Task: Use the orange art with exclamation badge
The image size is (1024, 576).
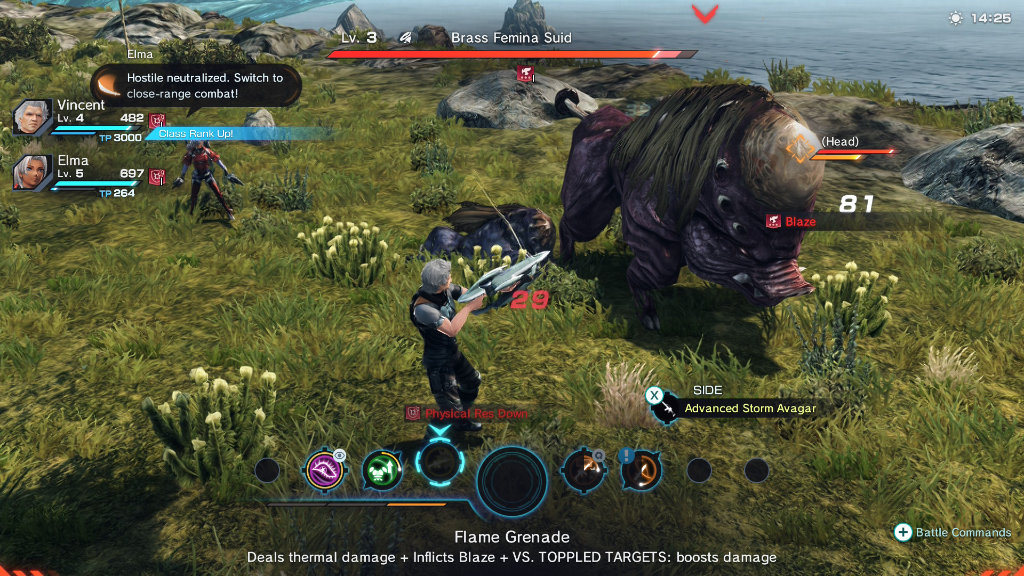Action: click(640, 469)
